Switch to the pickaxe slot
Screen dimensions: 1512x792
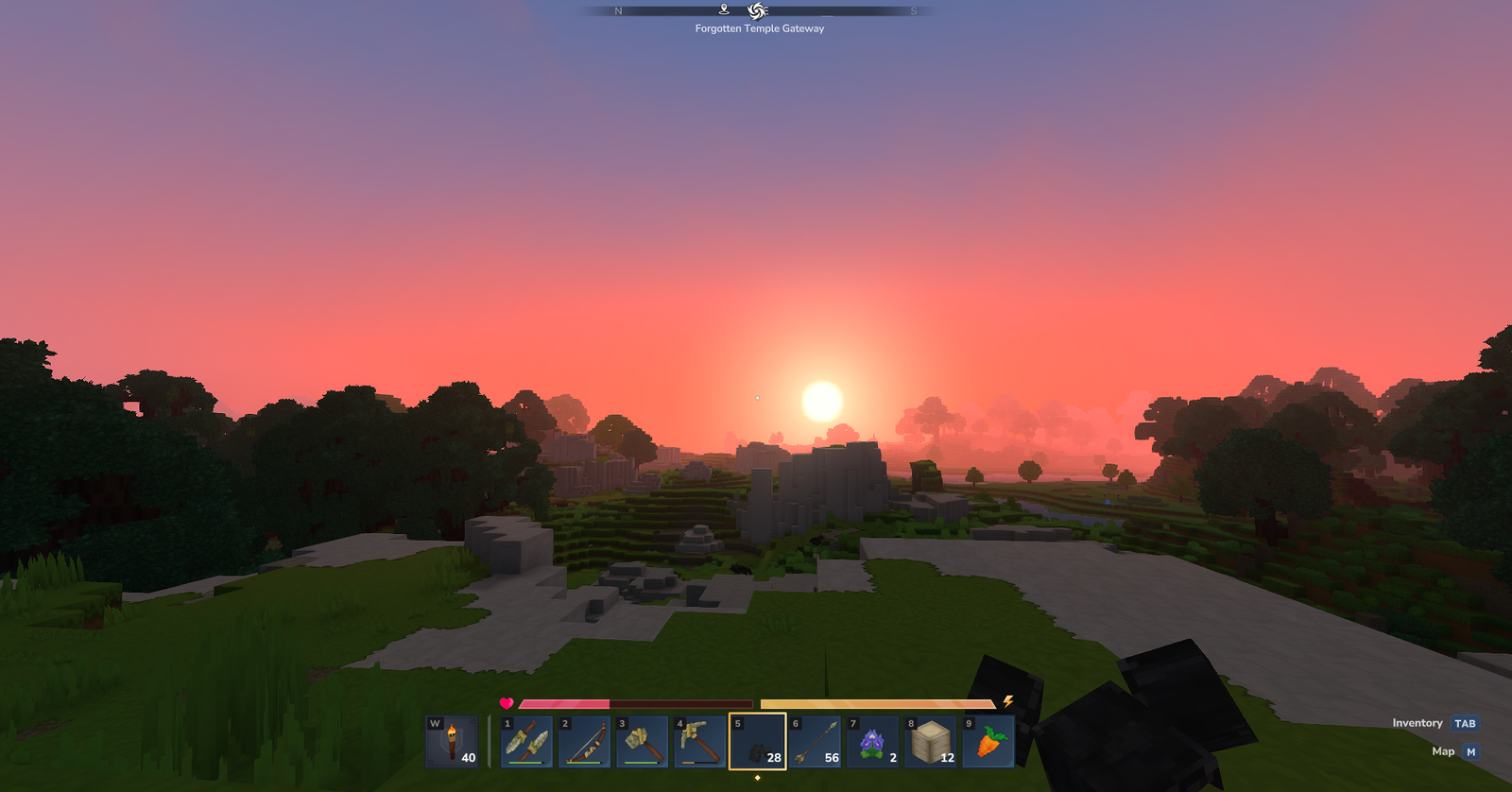tap(699, 742)
